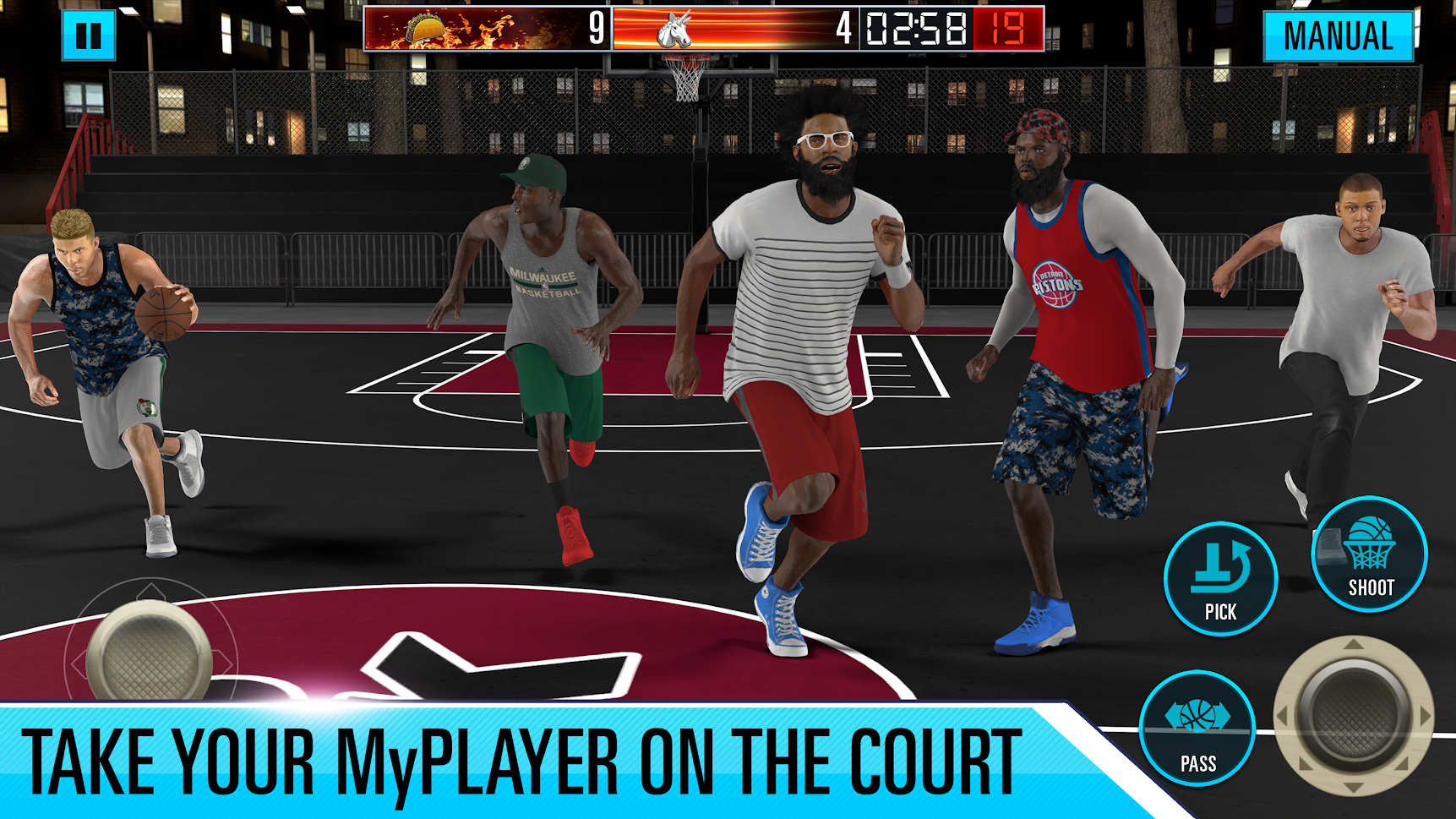Select the unicorn team scoreboard tab
This screenshot has width=1456, height=819.
pos(735,28)
